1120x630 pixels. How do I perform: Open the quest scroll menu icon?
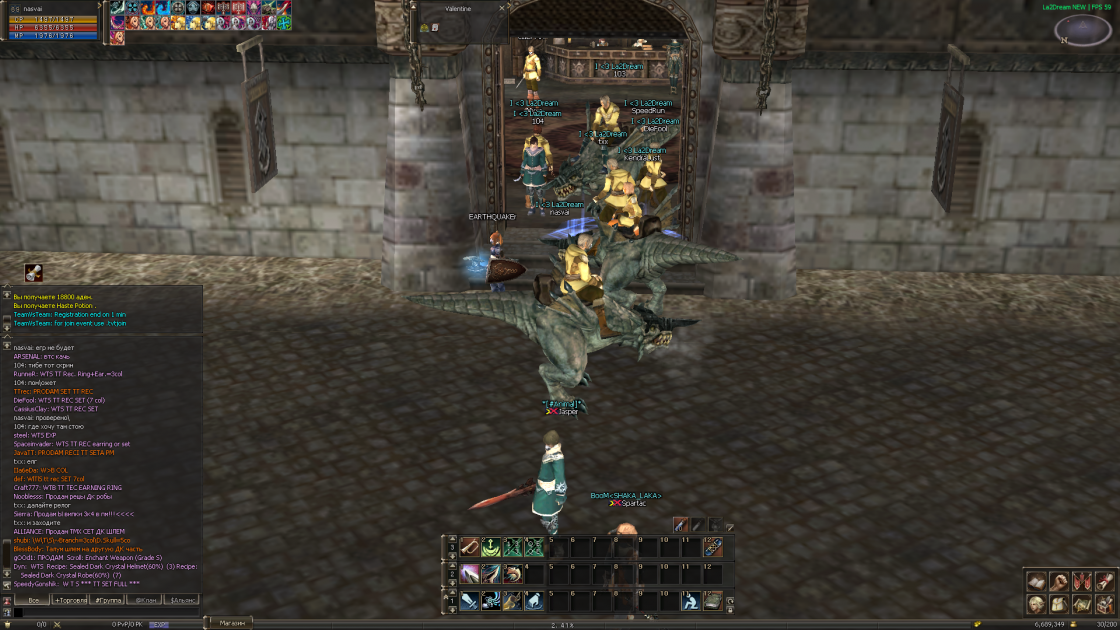pyautogui.click(x=1104, y=581)
